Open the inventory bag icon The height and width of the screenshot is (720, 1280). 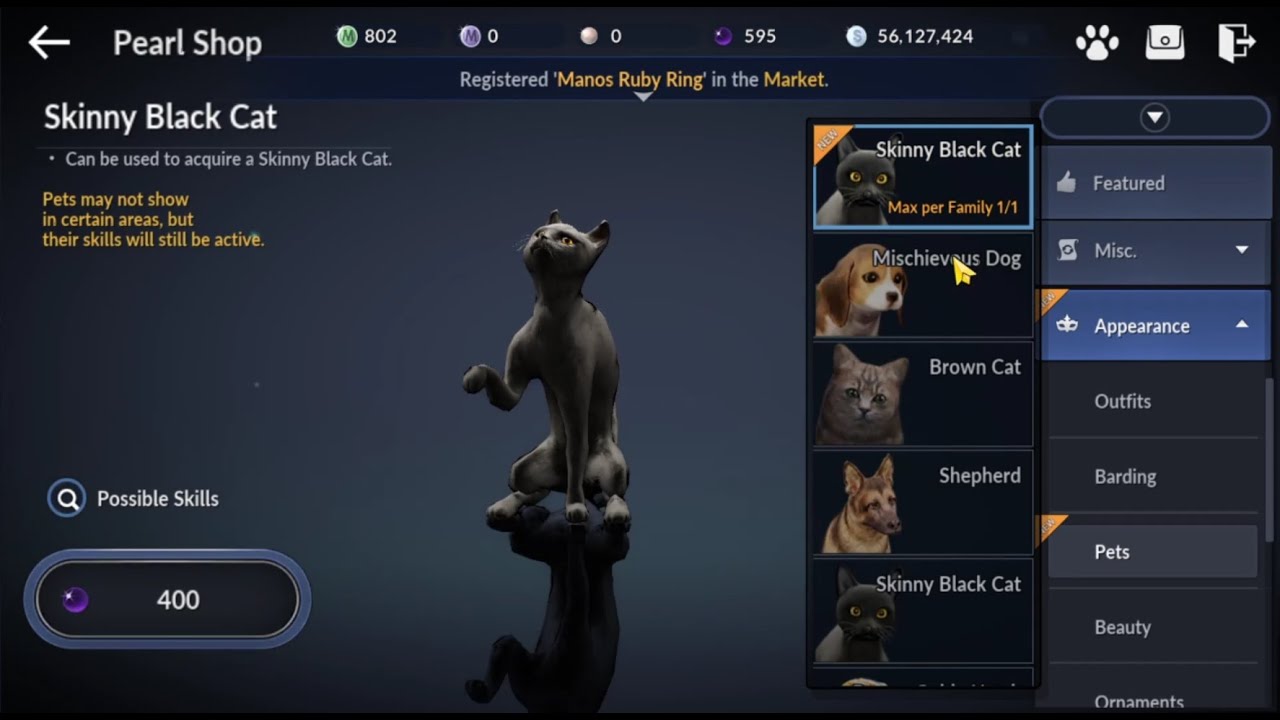click(x=1165, y=43)
